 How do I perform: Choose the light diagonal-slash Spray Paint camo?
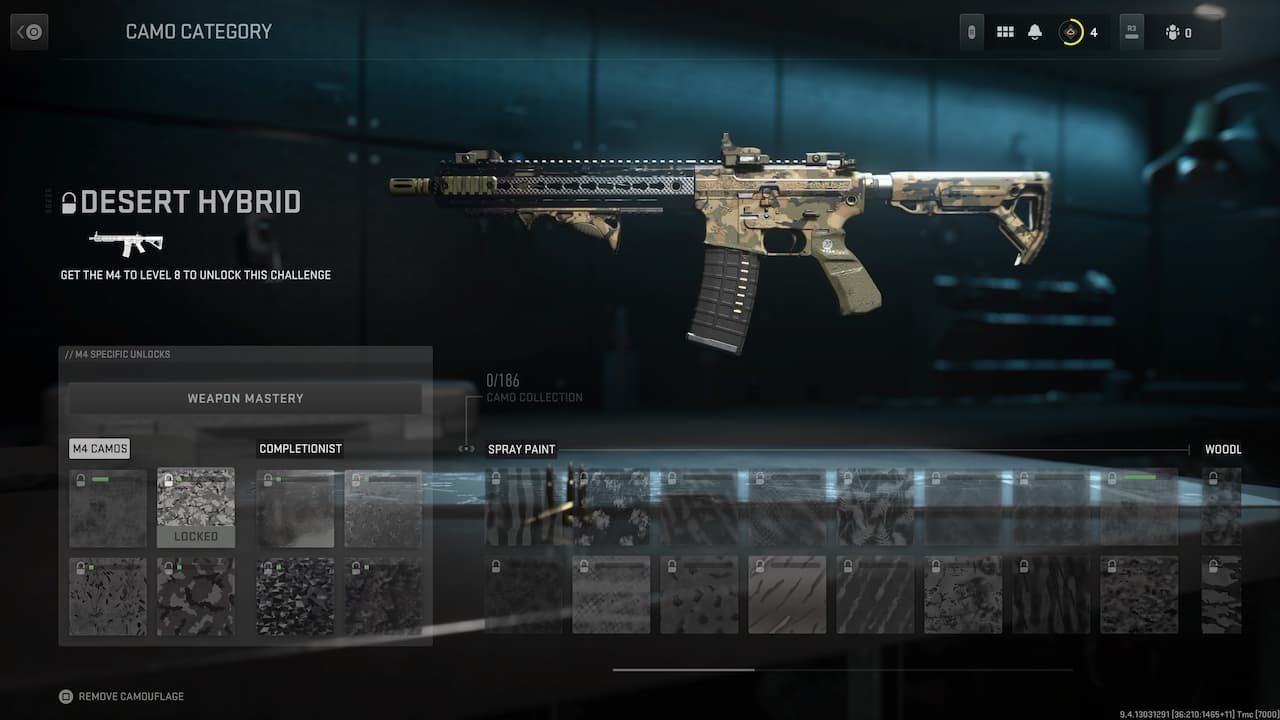tap(787, 595)
